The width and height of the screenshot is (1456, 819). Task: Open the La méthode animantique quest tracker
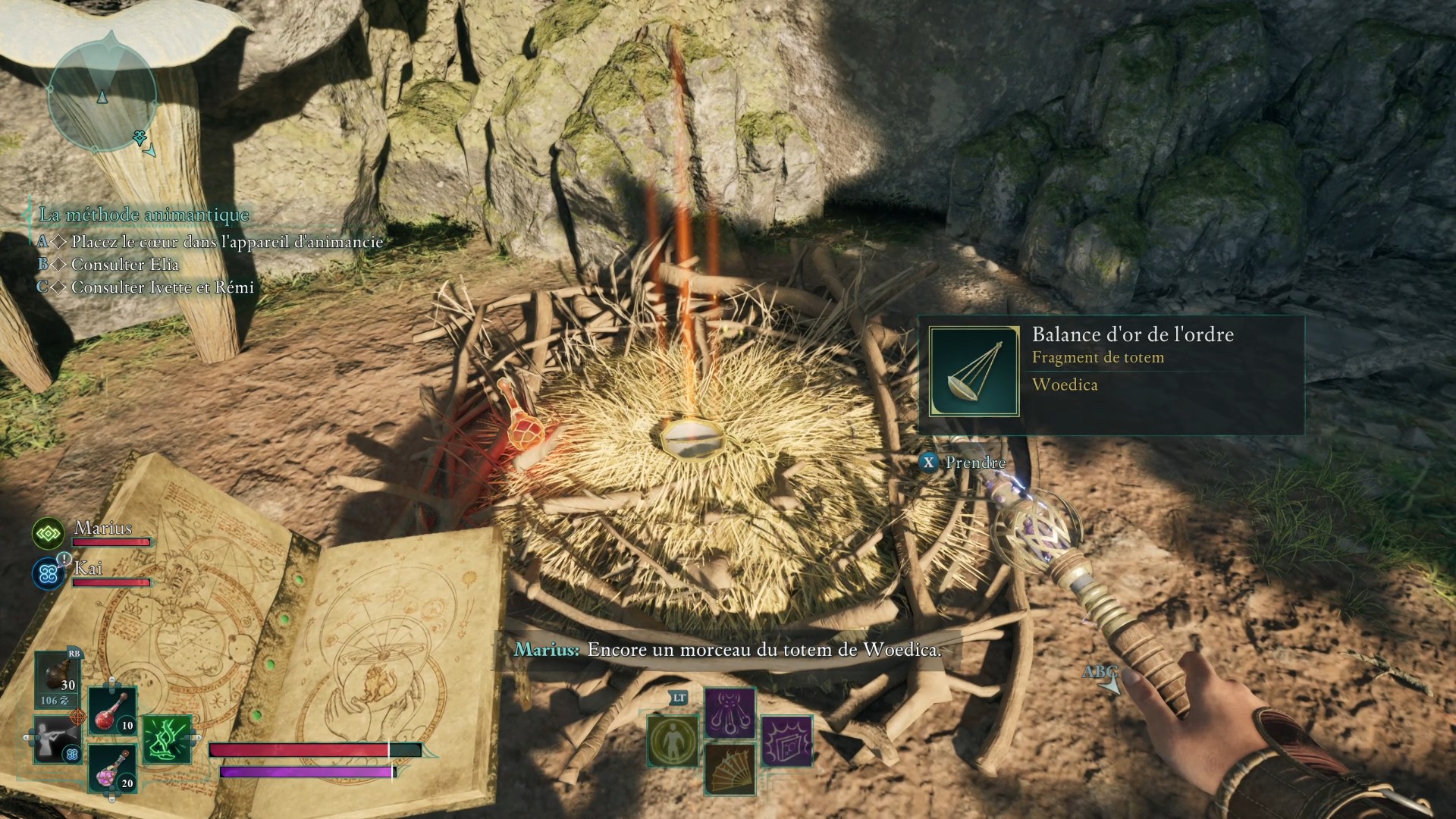(144, 215)
